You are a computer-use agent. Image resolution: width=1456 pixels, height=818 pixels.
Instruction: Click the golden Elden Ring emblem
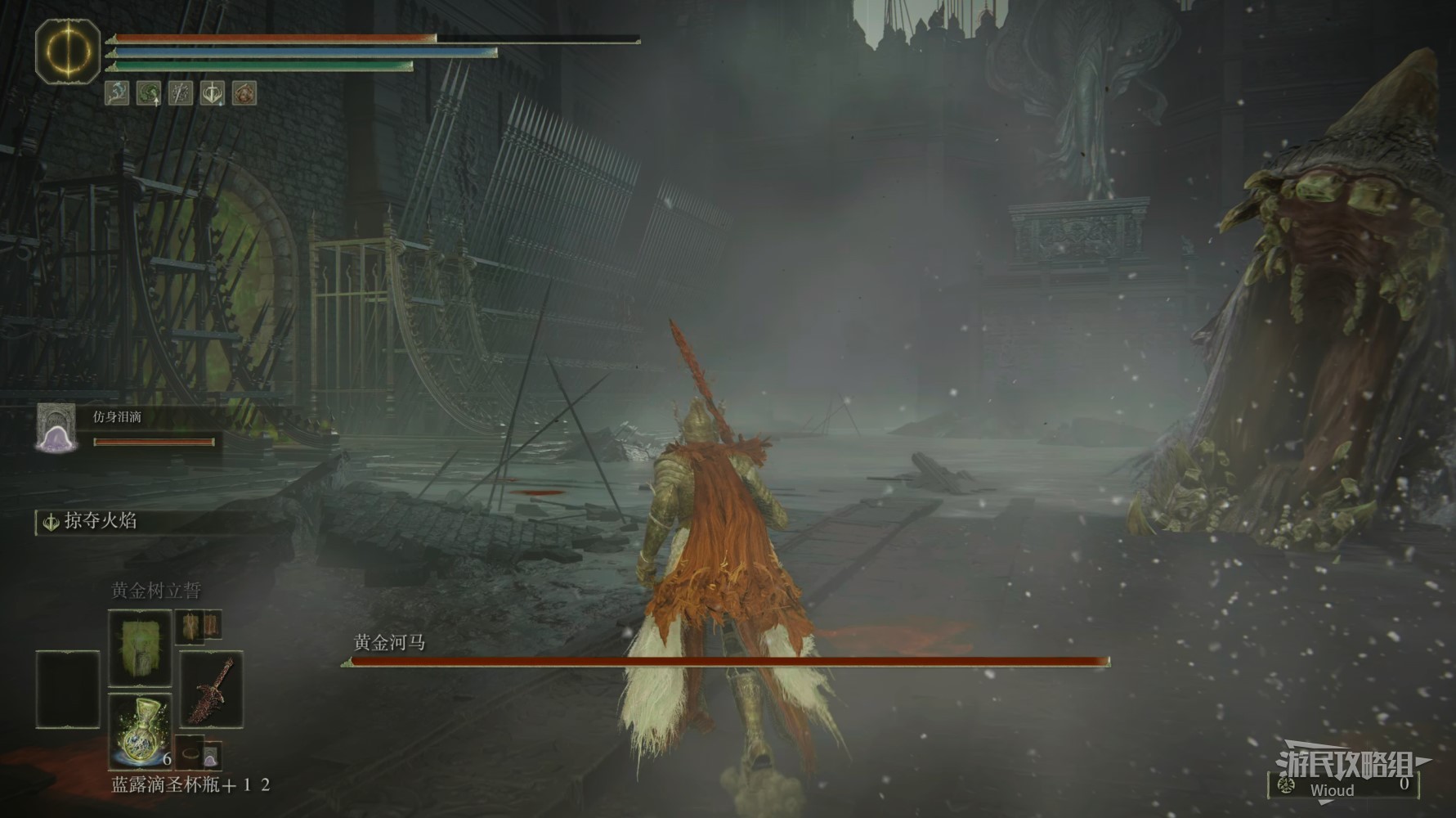tap(68, 52)
